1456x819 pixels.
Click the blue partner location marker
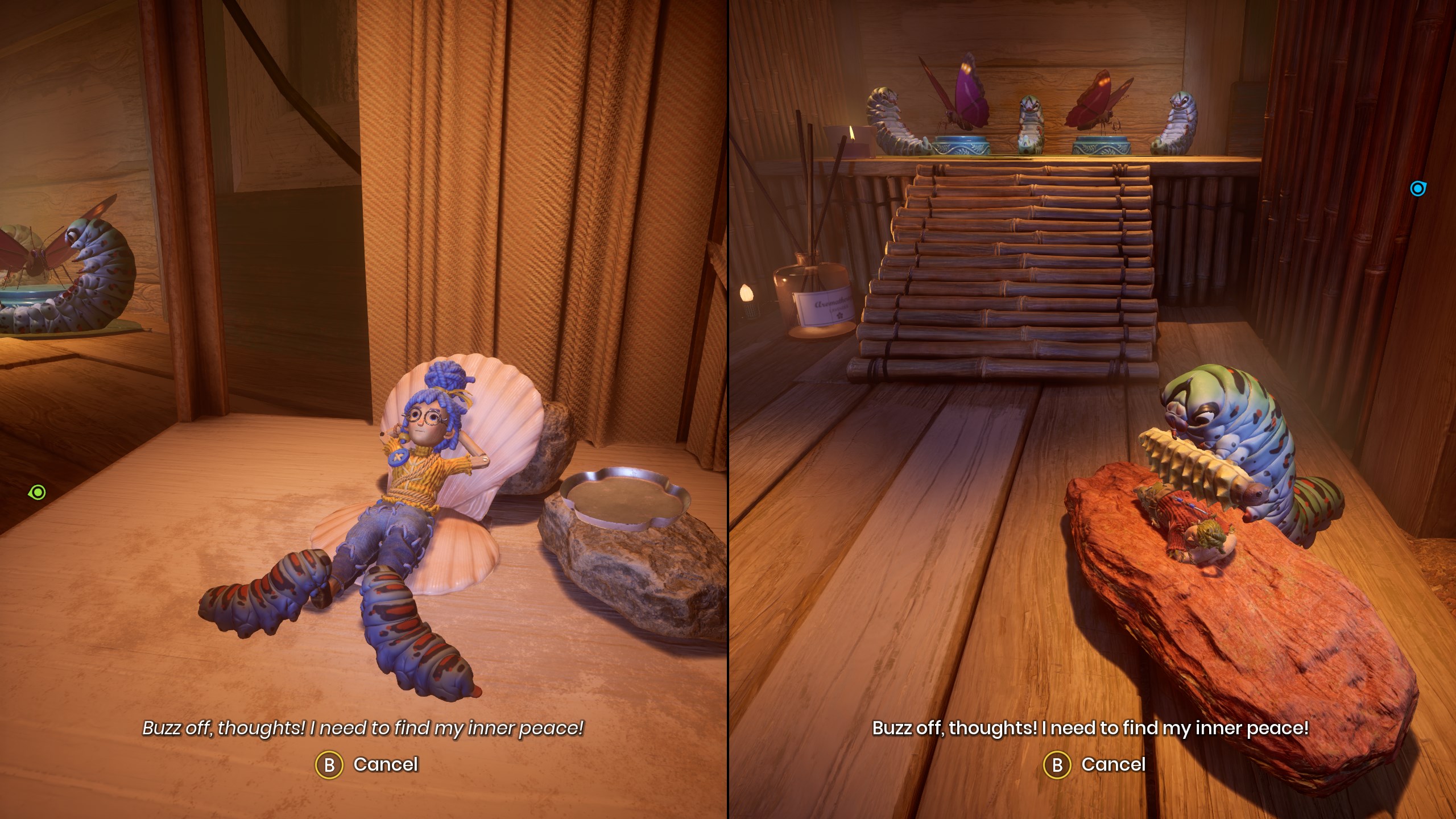click(x=1418, y=189)
